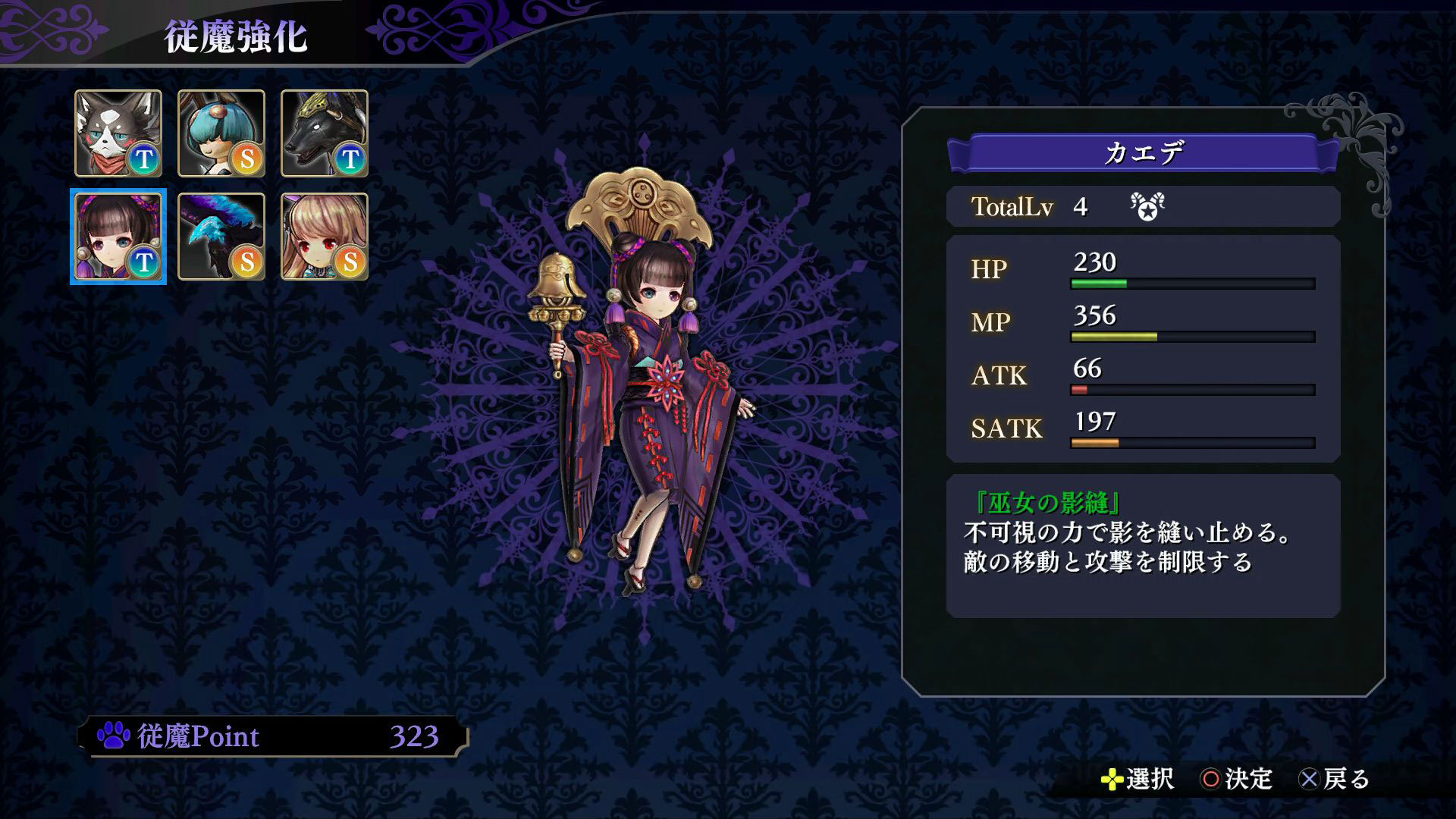This screenshot has width=1456, height=819.
Task: Select the blue-feathered dark beast portrait
Action: [221, 237]
